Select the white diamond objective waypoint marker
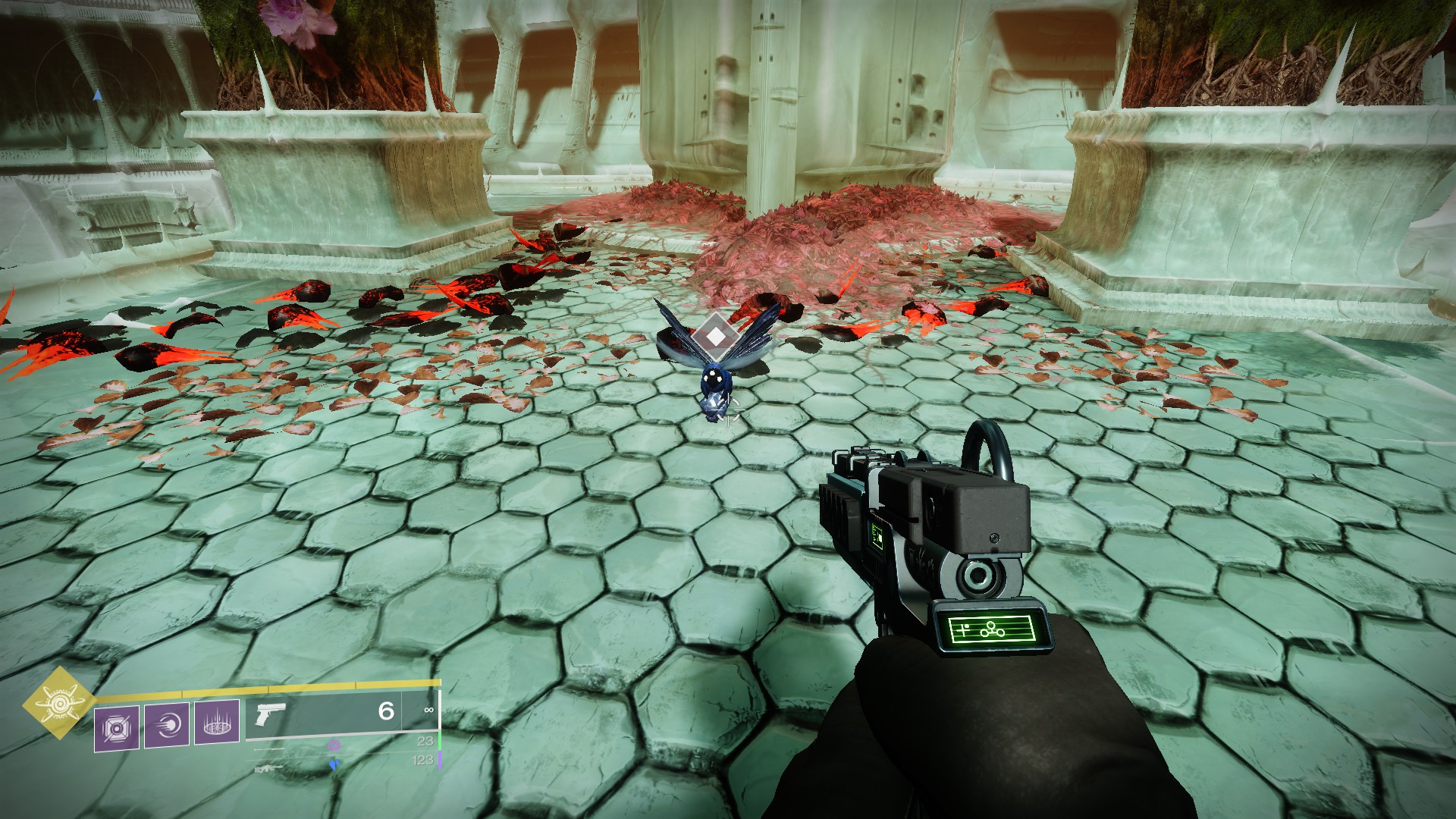1456x819 pixels. coord(714,334)
